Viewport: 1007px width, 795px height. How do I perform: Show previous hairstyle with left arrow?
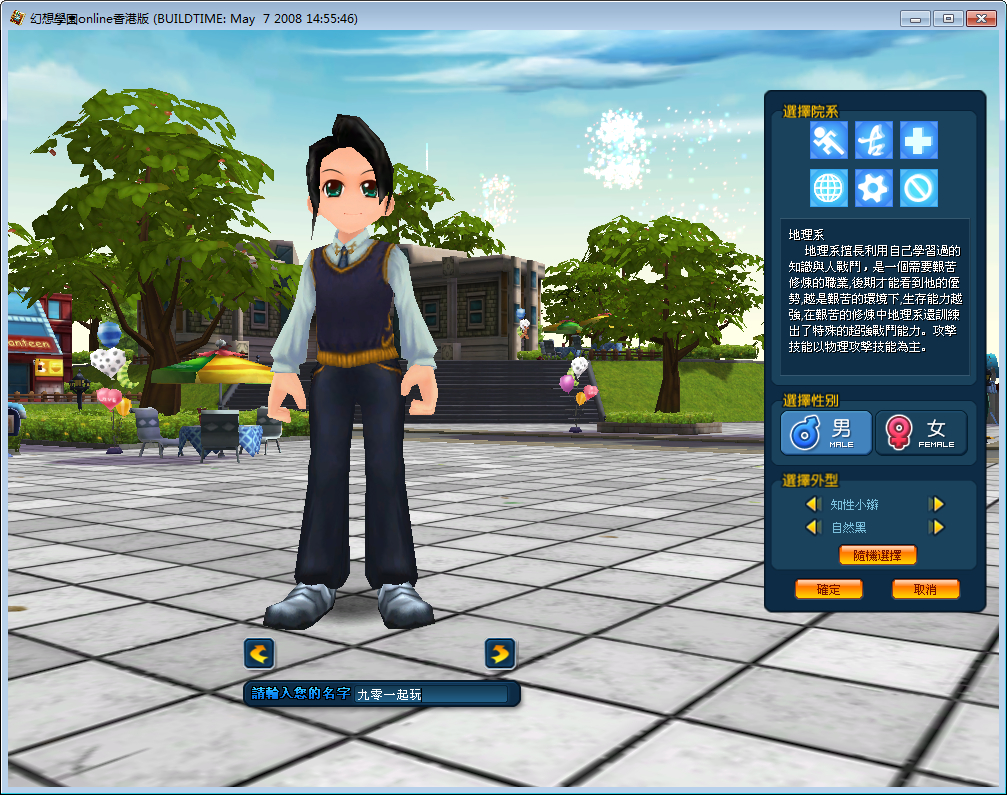pos(813,505)
